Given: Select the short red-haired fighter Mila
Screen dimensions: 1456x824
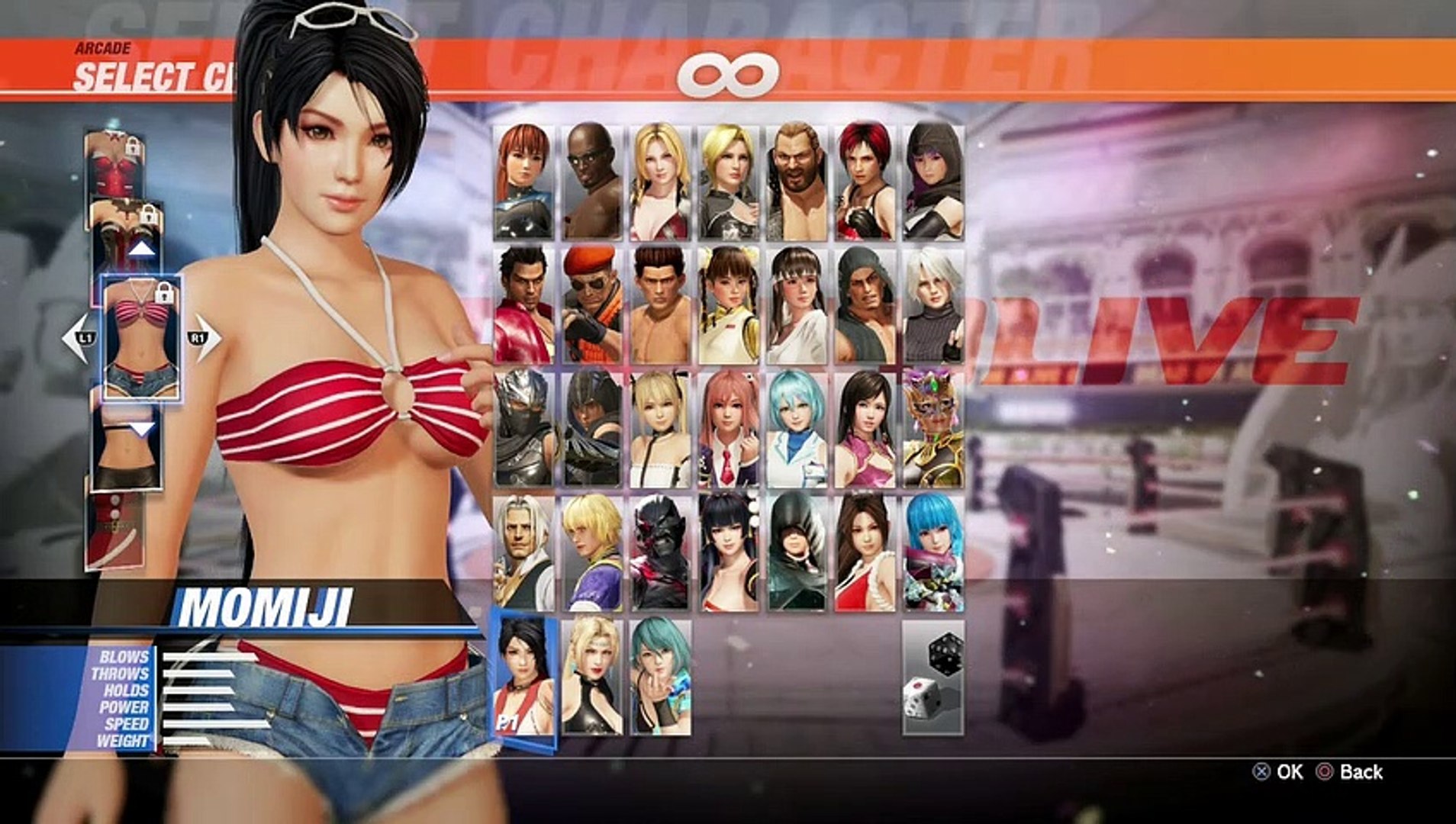Looking at the screenshot, I should [865, 182].
